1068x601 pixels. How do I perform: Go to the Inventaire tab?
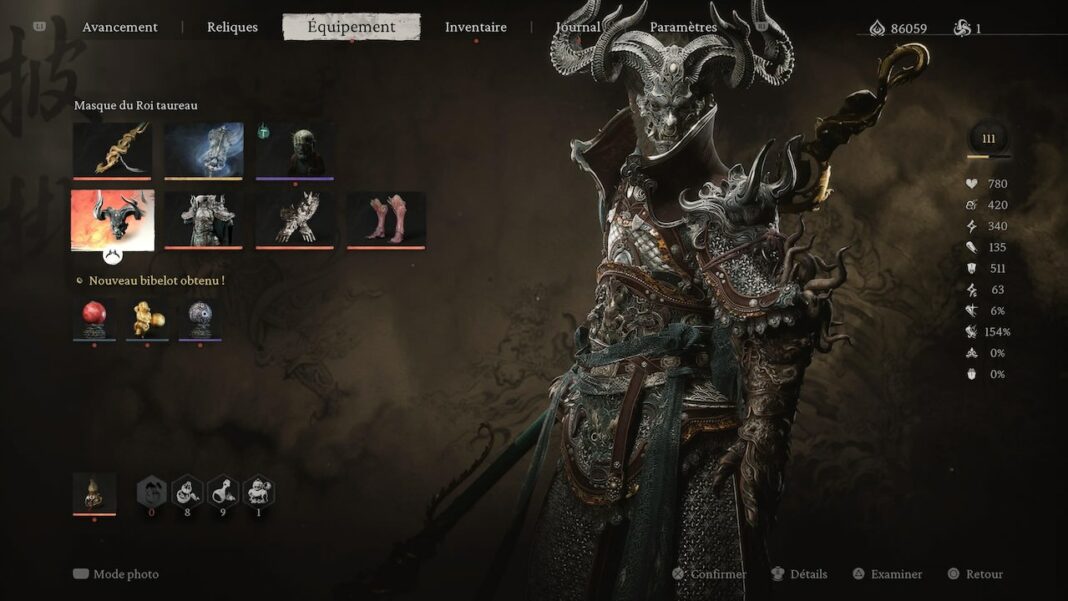pyautogui.click(x=476, y=27)
